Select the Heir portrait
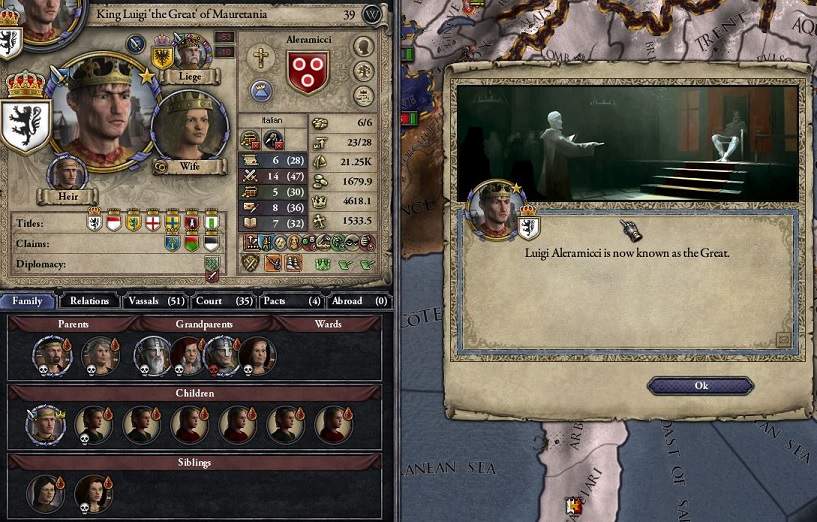Image resolution: width=817 pixels, height=522 pixels. click(67, 173)
